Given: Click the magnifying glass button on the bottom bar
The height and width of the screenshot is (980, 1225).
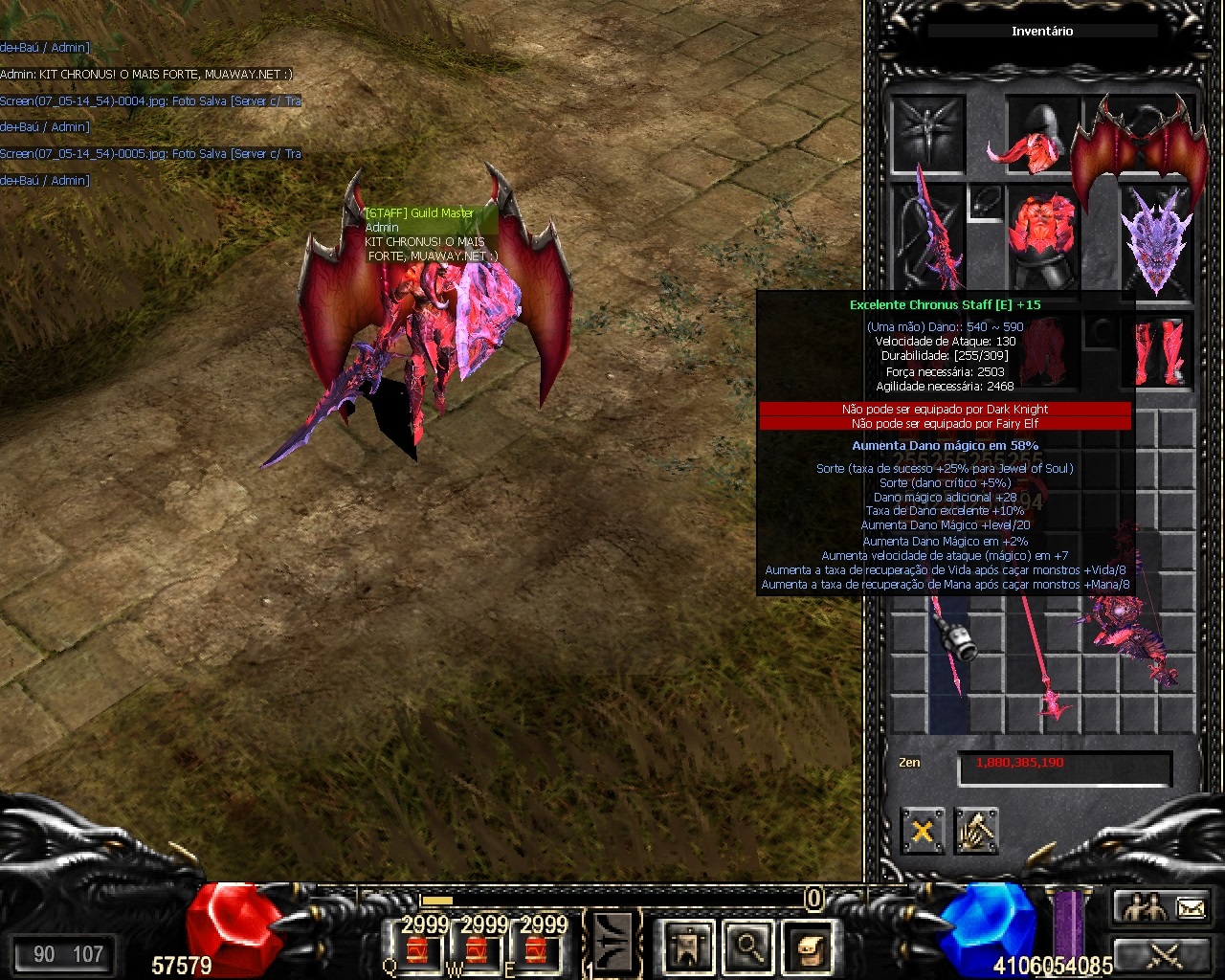Looking at the screenshot, I should click(x=748, y=947).
